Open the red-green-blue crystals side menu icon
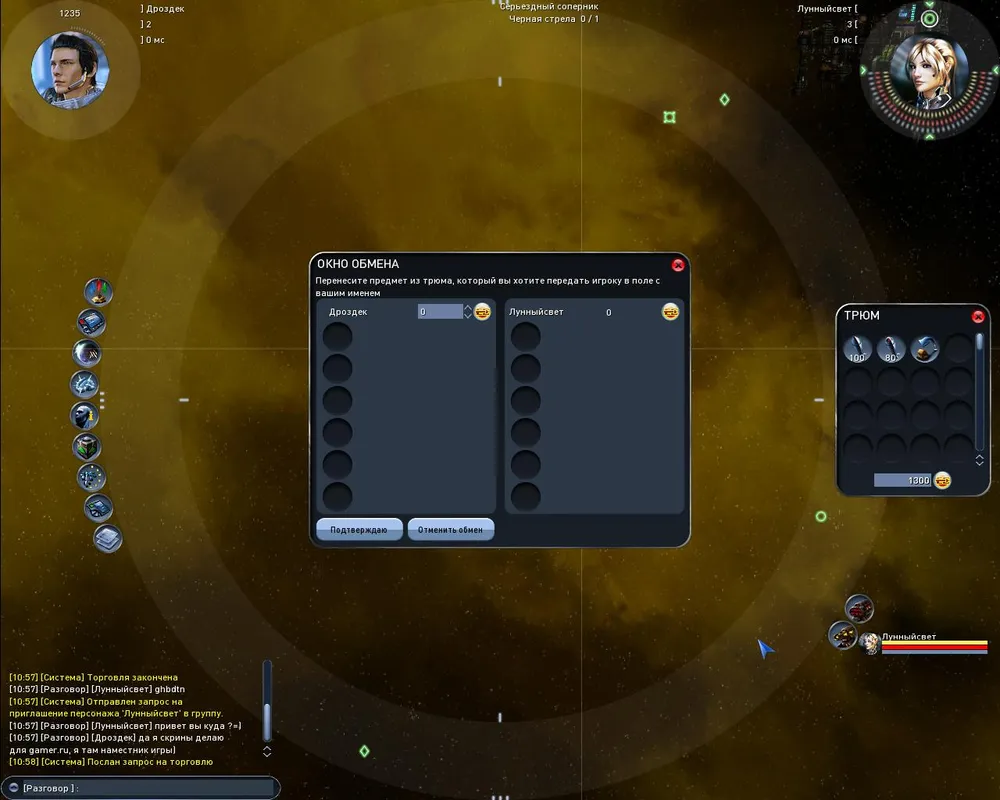 coord(98,292)
